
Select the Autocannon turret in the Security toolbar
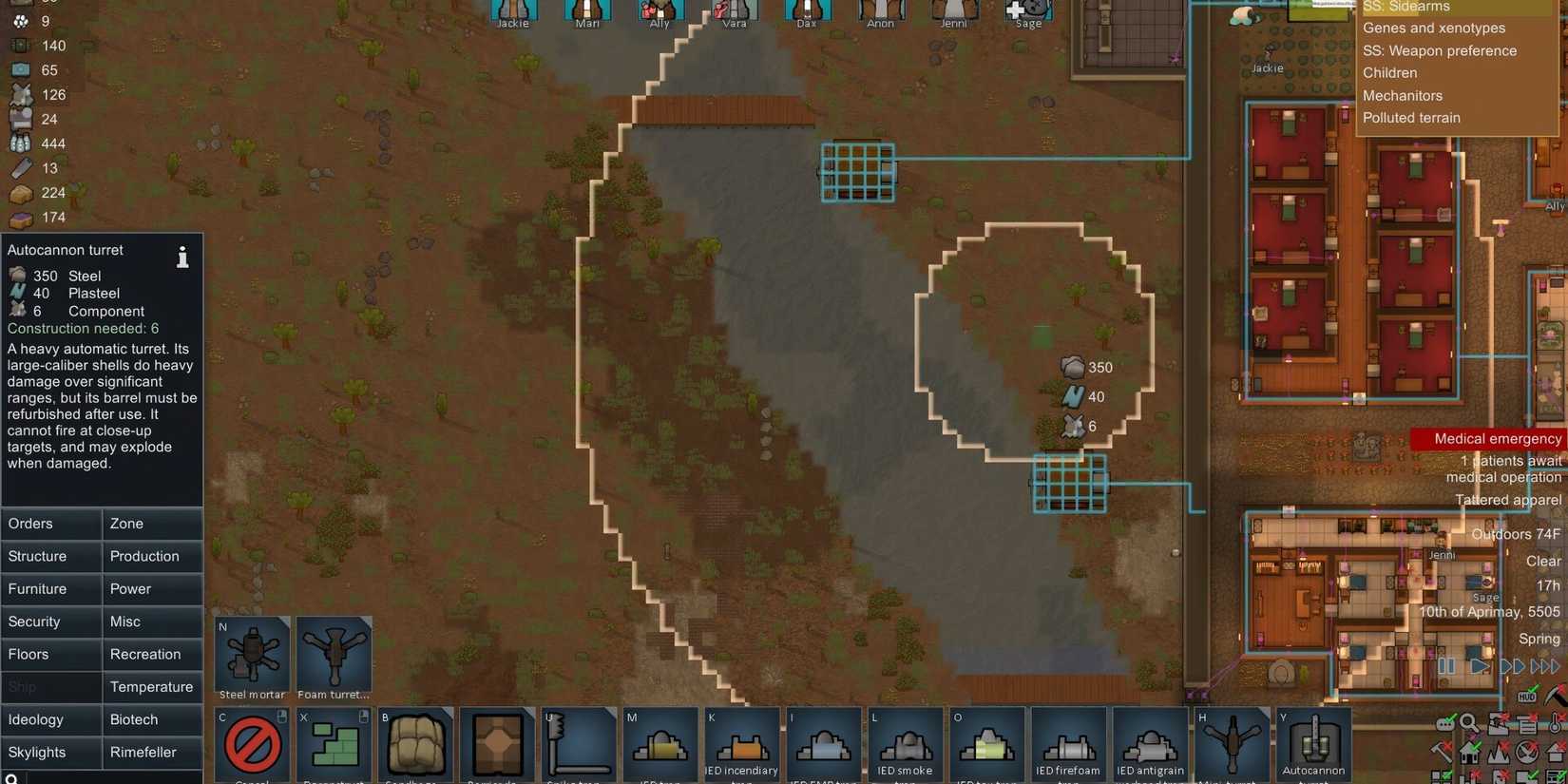(x=1314, y=746)
